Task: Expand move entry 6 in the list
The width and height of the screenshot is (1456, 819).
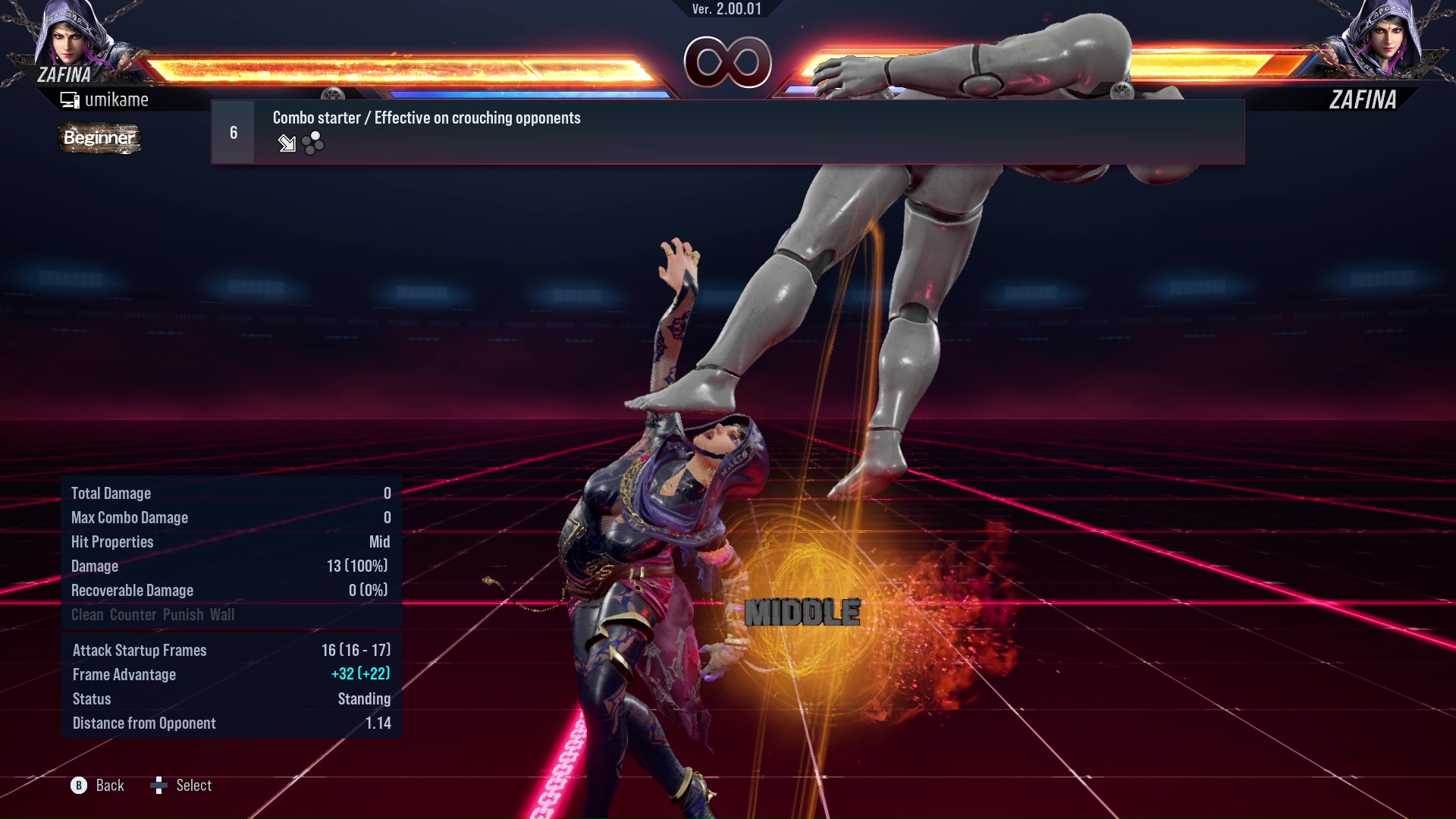Action: click(x=232, y=131)
